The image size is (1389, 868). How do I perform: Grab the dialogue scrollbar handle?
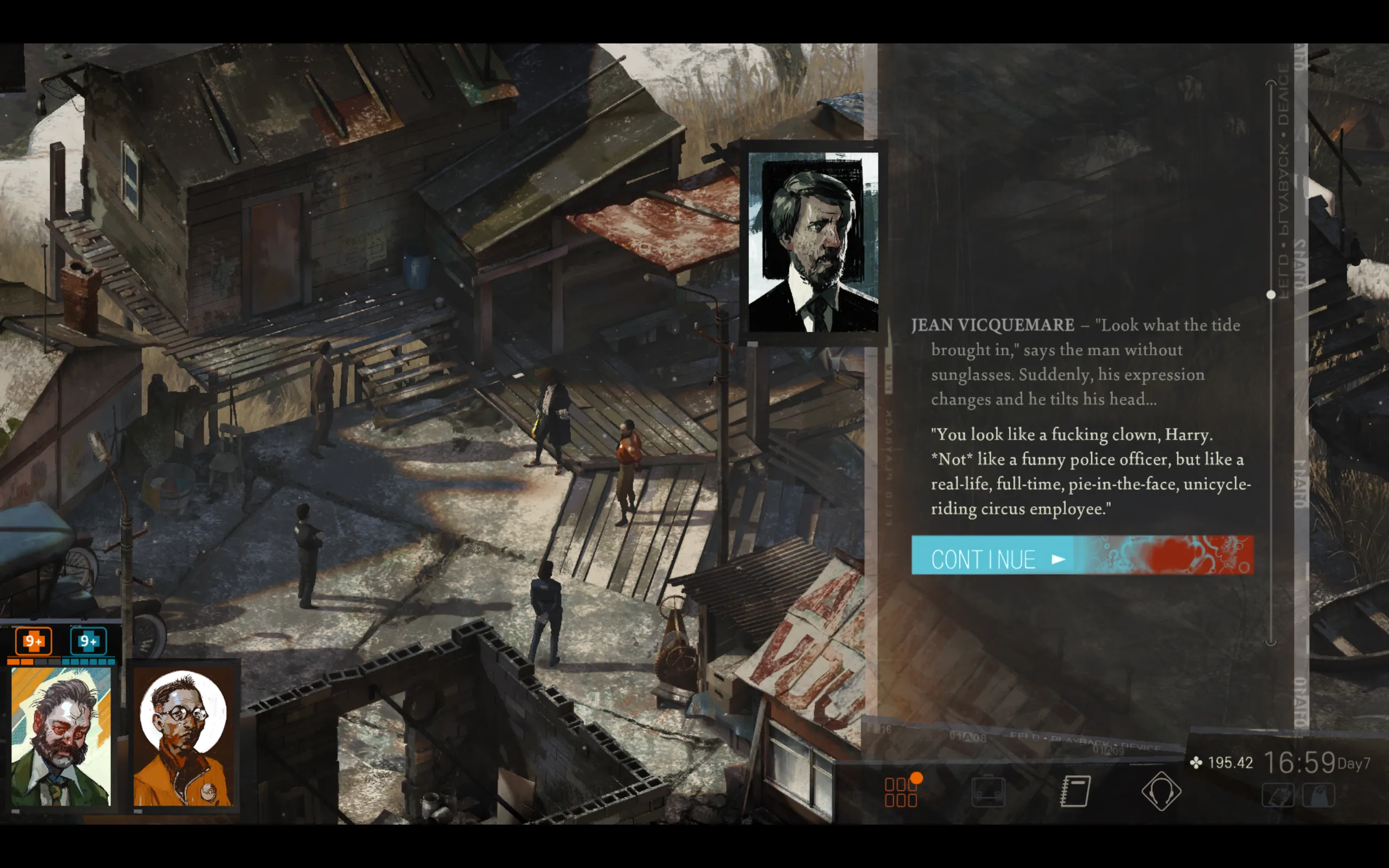point(1271,295)
